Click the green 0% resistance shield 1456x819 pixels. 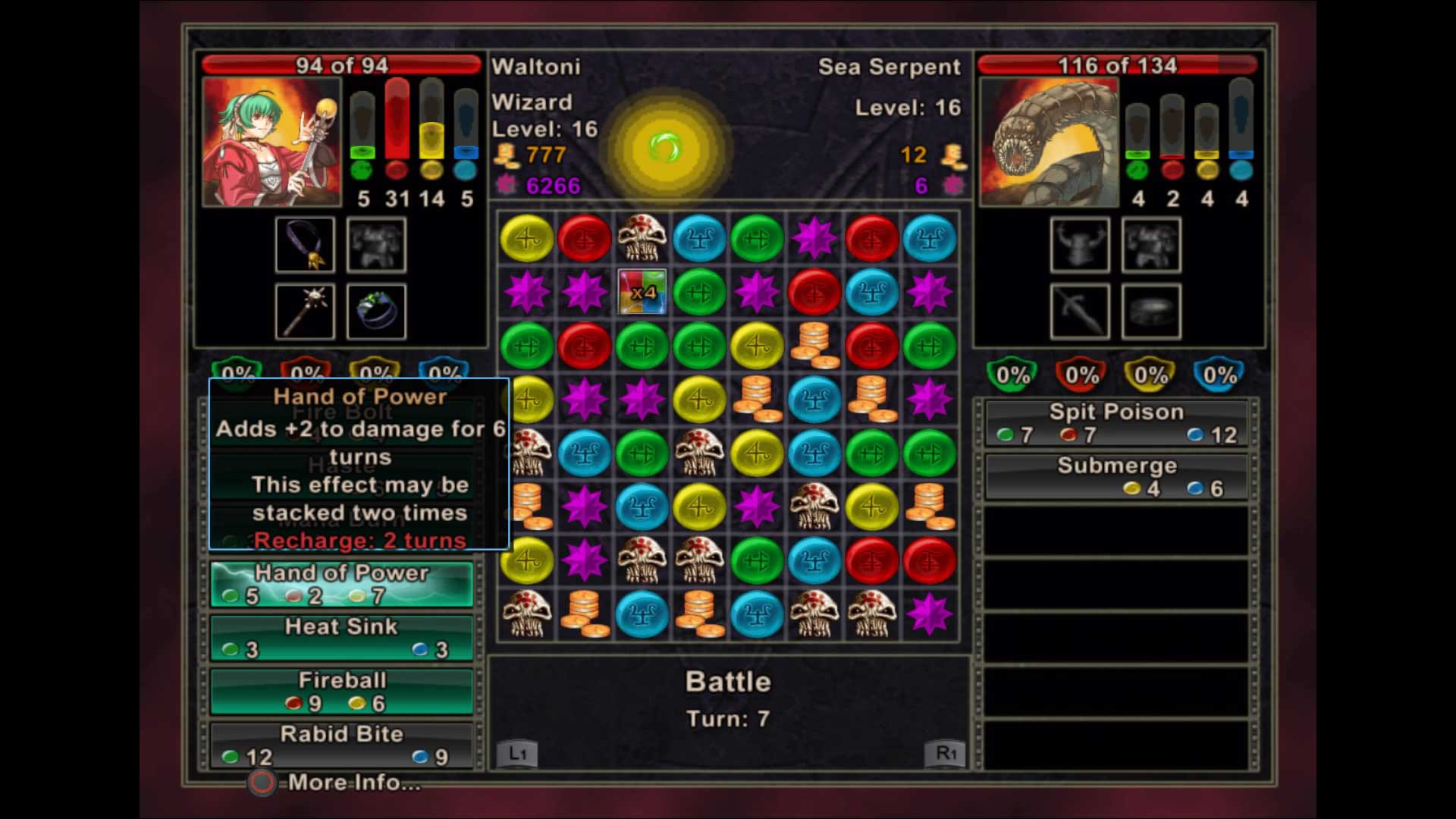click(234, 372)
